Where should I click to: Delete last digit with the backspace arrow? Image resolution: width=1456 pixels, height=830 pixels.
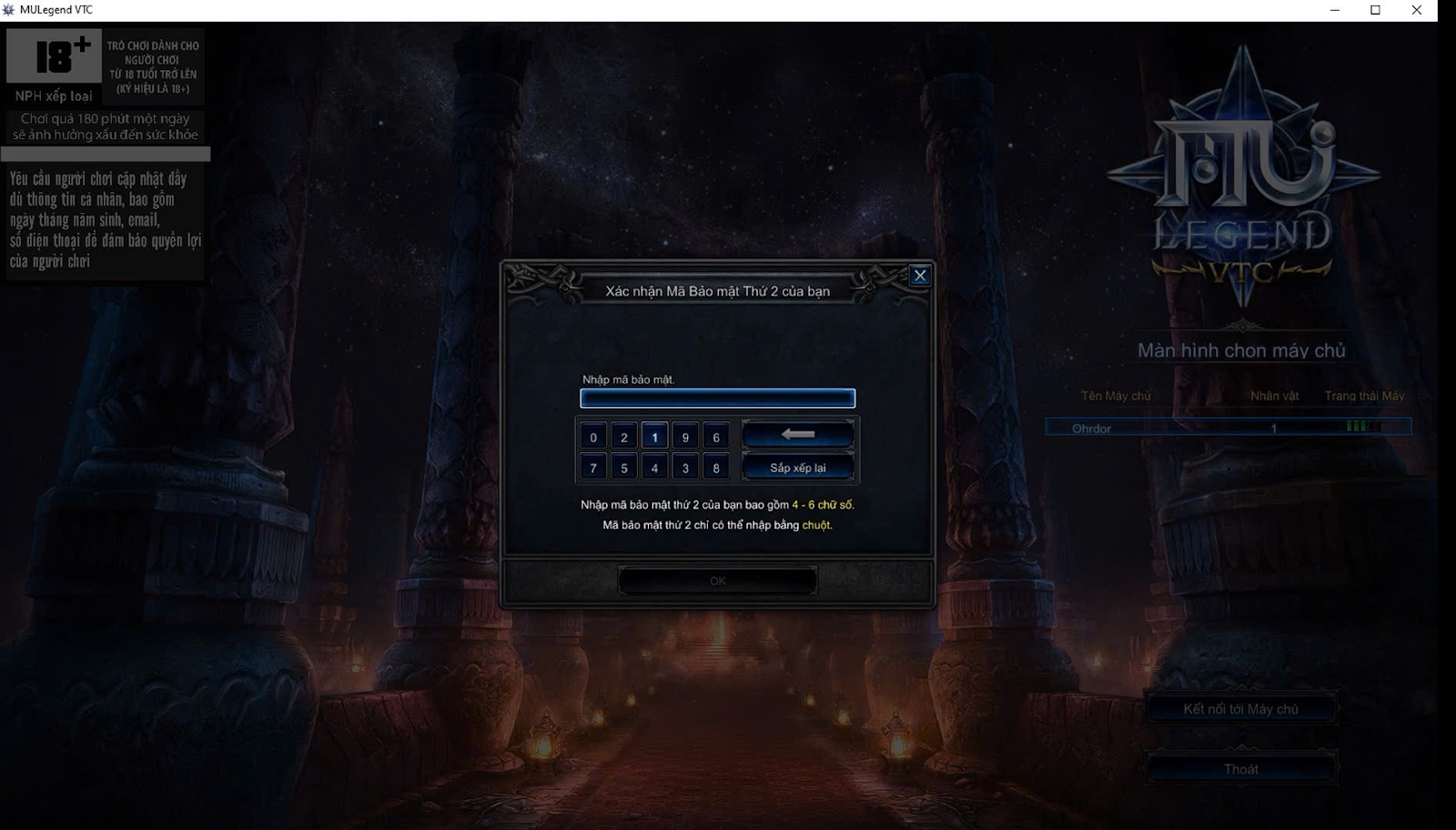pos(798,435)
